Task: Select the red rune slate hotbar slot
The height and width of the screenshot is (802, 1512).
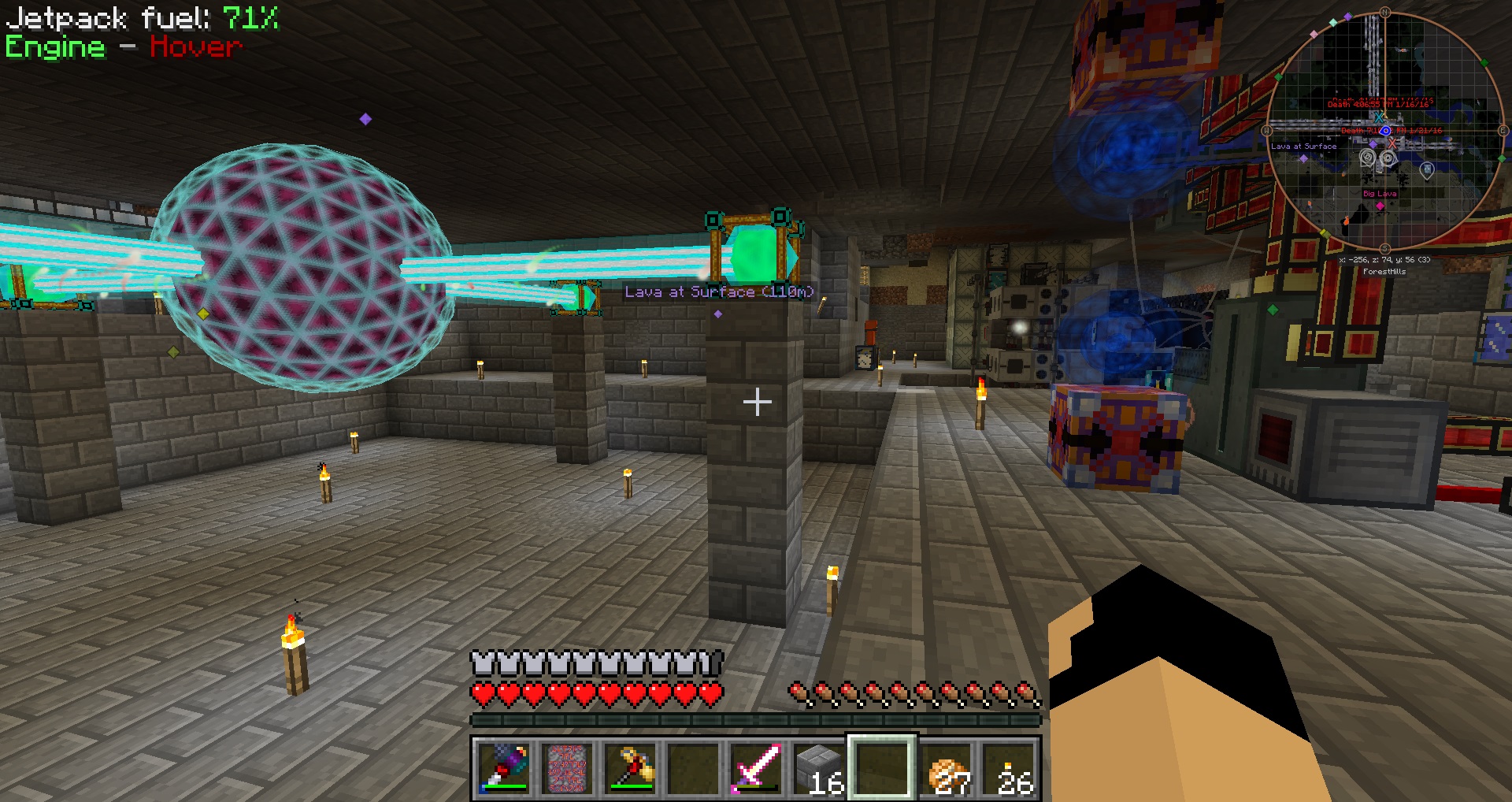Action: [567, 767]
